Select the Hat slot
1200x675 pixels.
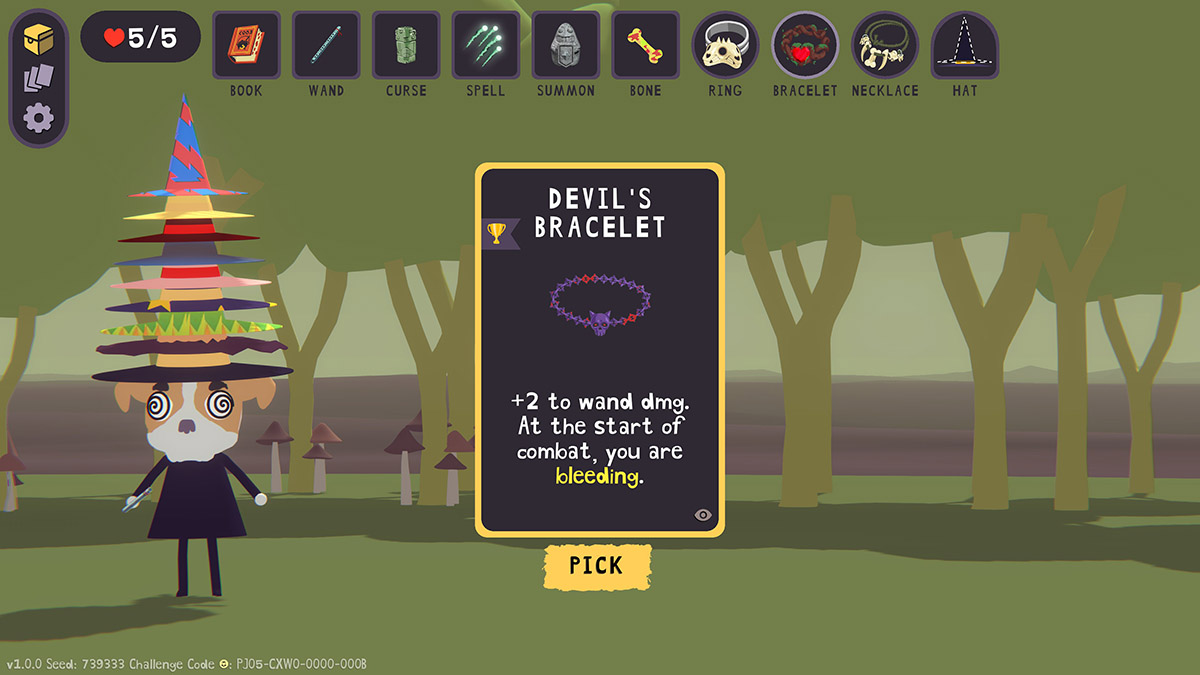pos(964,45)
